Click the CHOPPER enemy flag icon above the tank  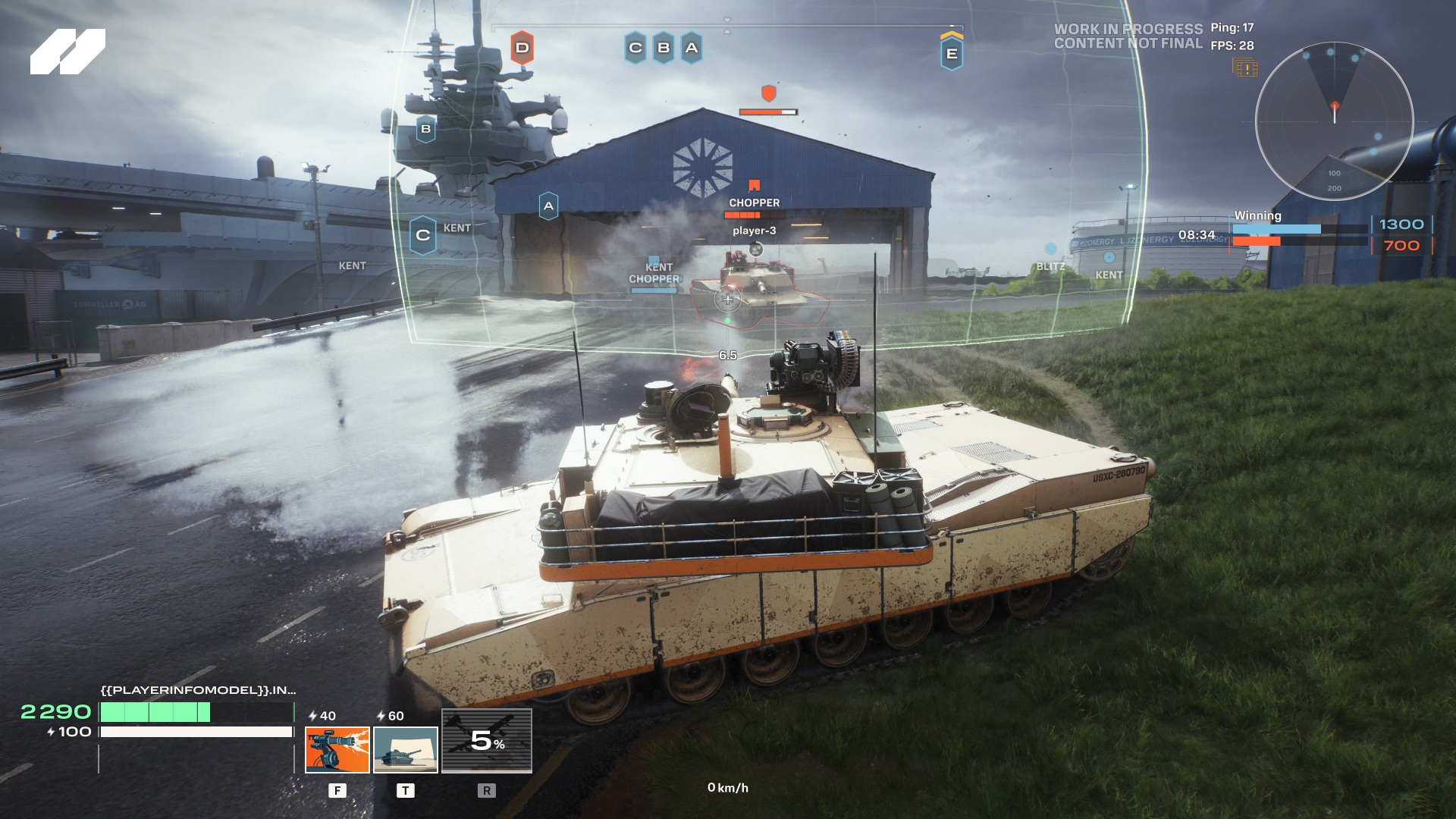click(x=753, y=184)
